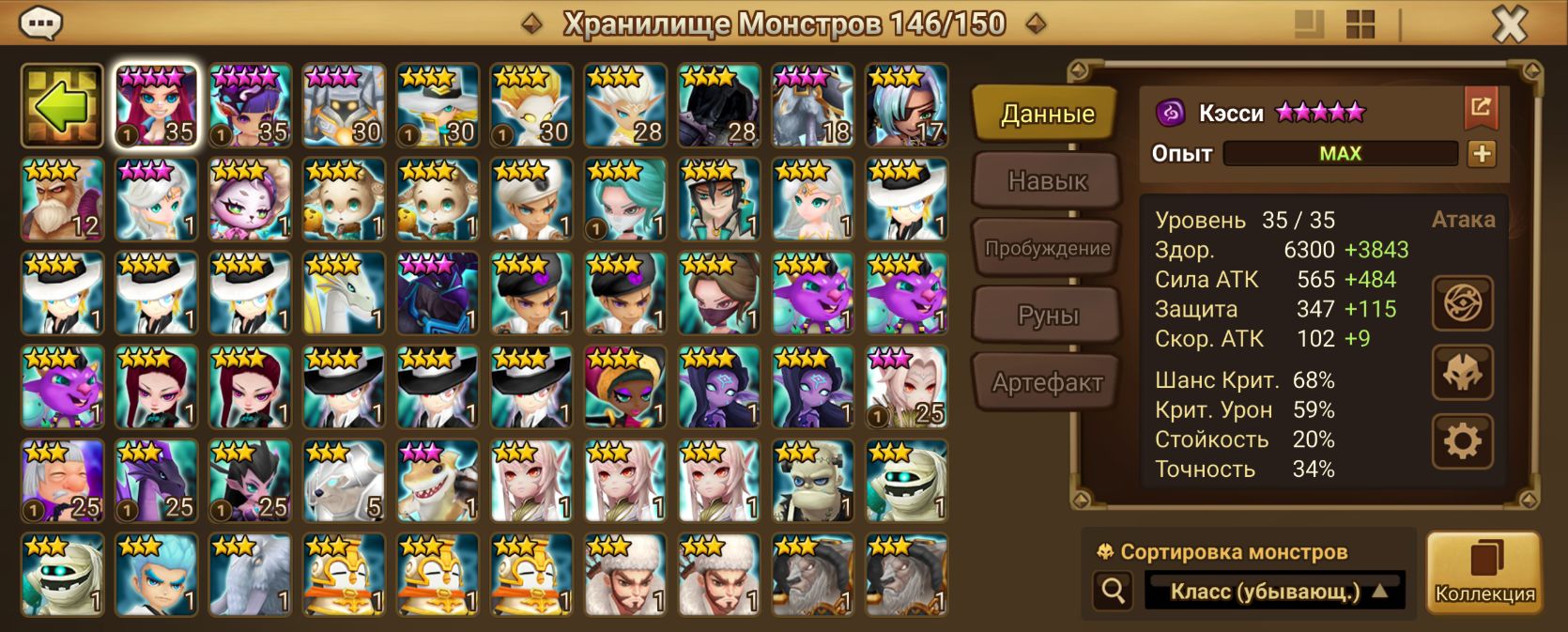Image resolution: width=1568 pixels, height=632 pixels.
Task: Add experience with the plus button
Action: tap(1482, 154)
